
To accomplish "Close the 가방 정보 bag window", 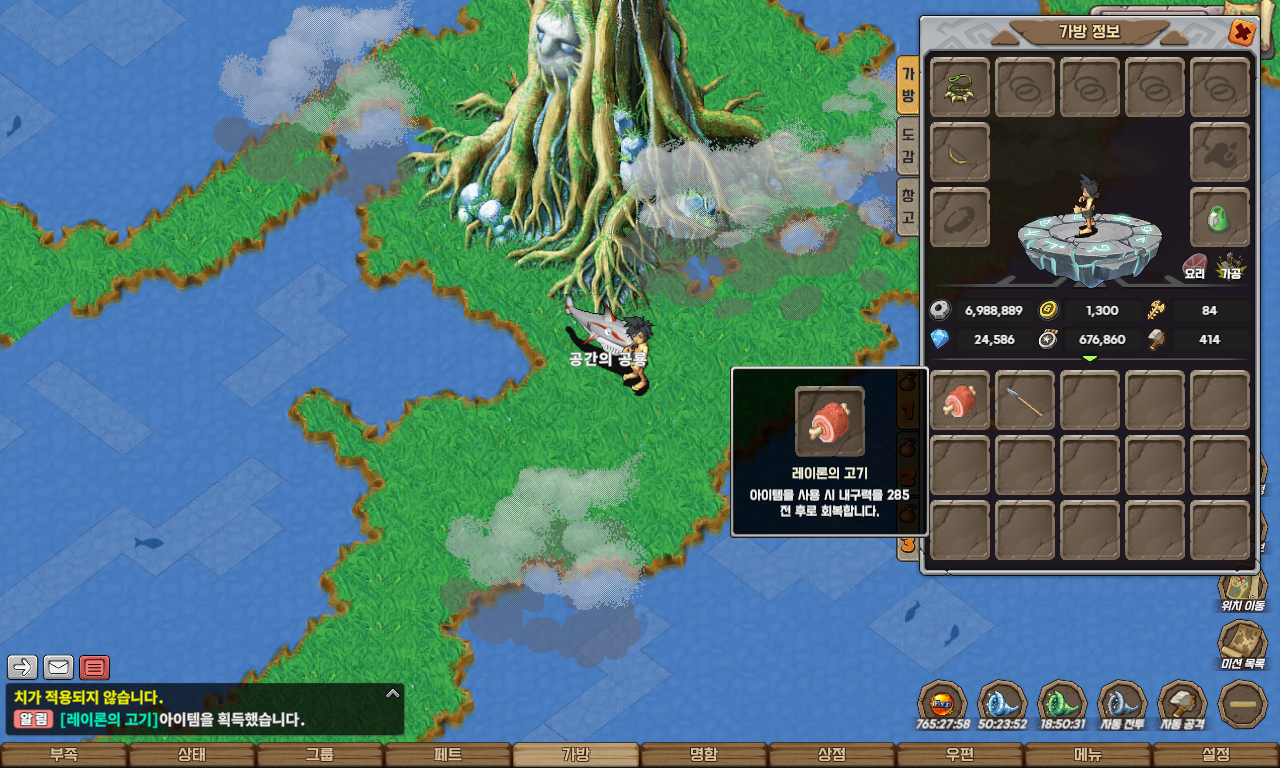I will pos(1242,33).
